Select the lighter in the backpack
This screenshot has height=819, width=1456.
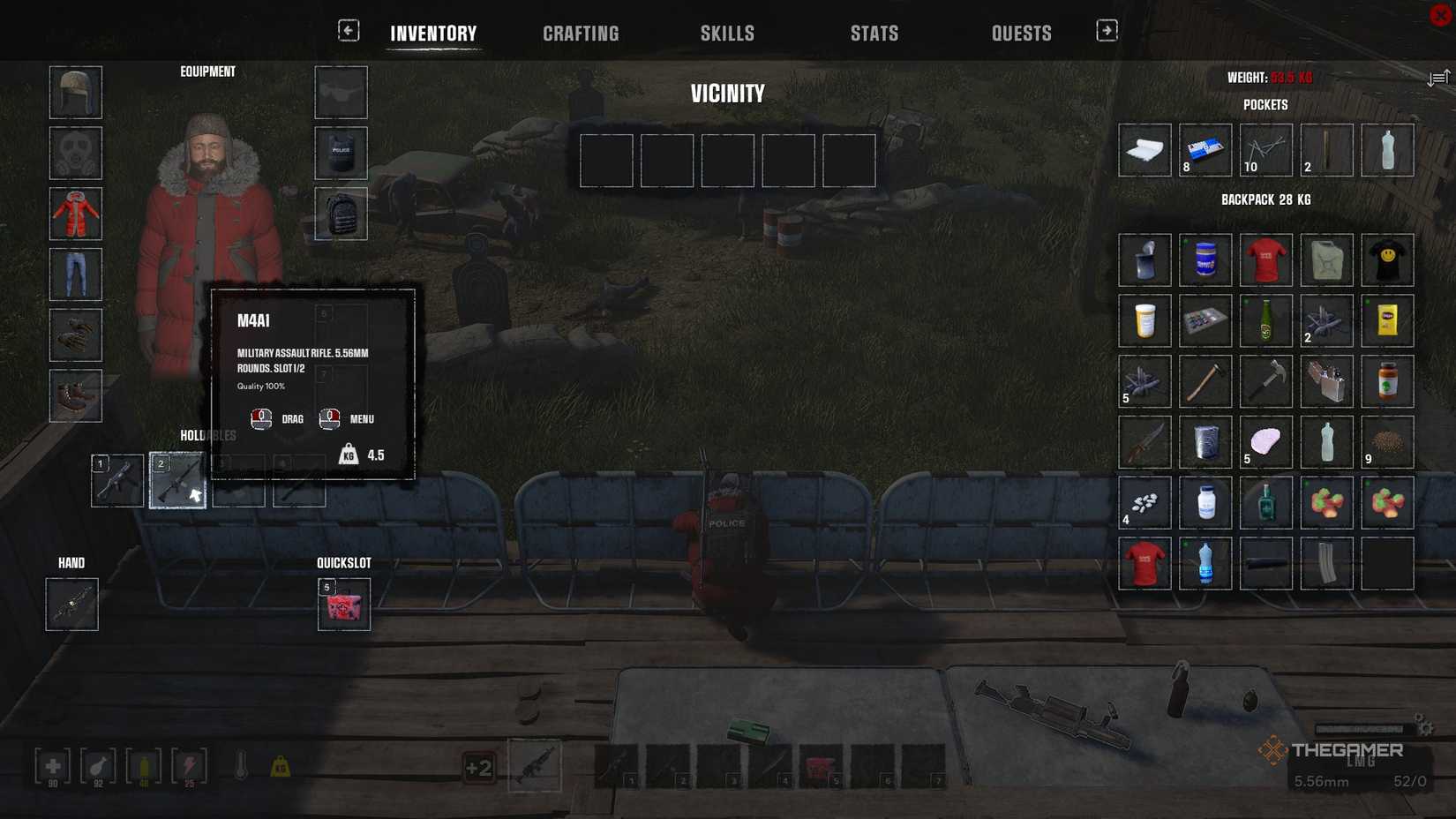[1327, 381]
